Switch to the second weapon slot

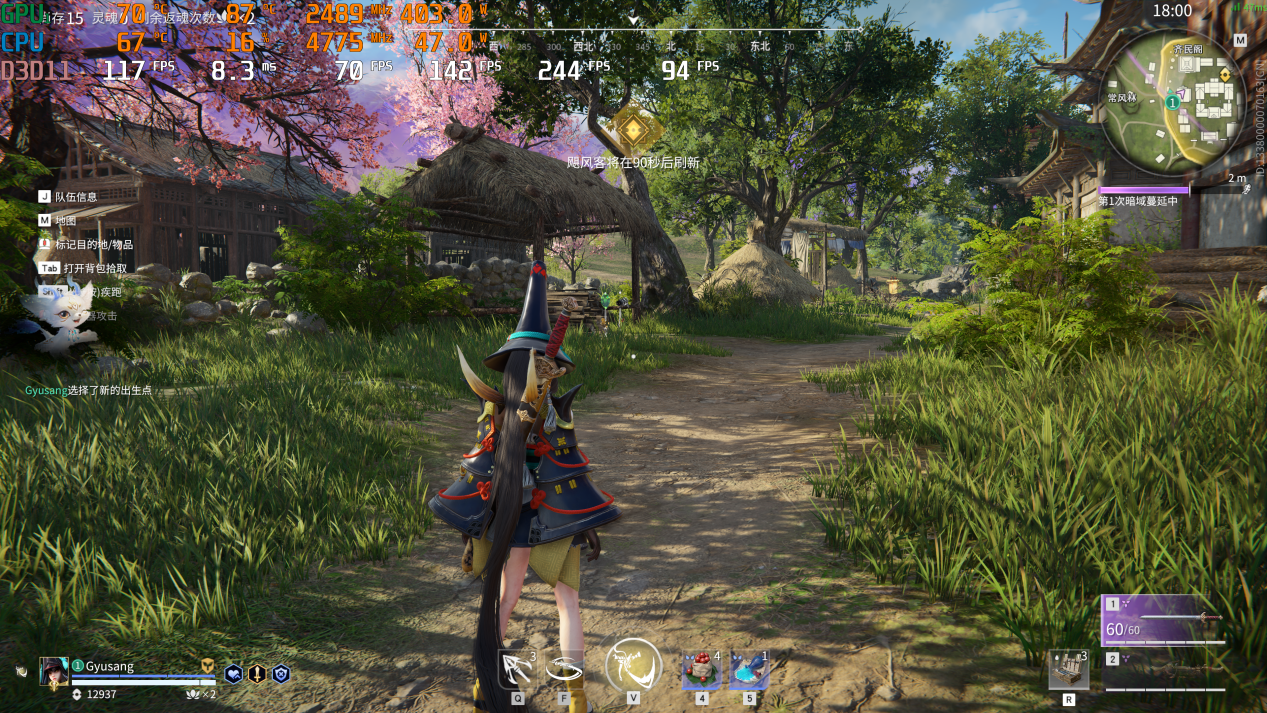click(x=1164, y=673)
